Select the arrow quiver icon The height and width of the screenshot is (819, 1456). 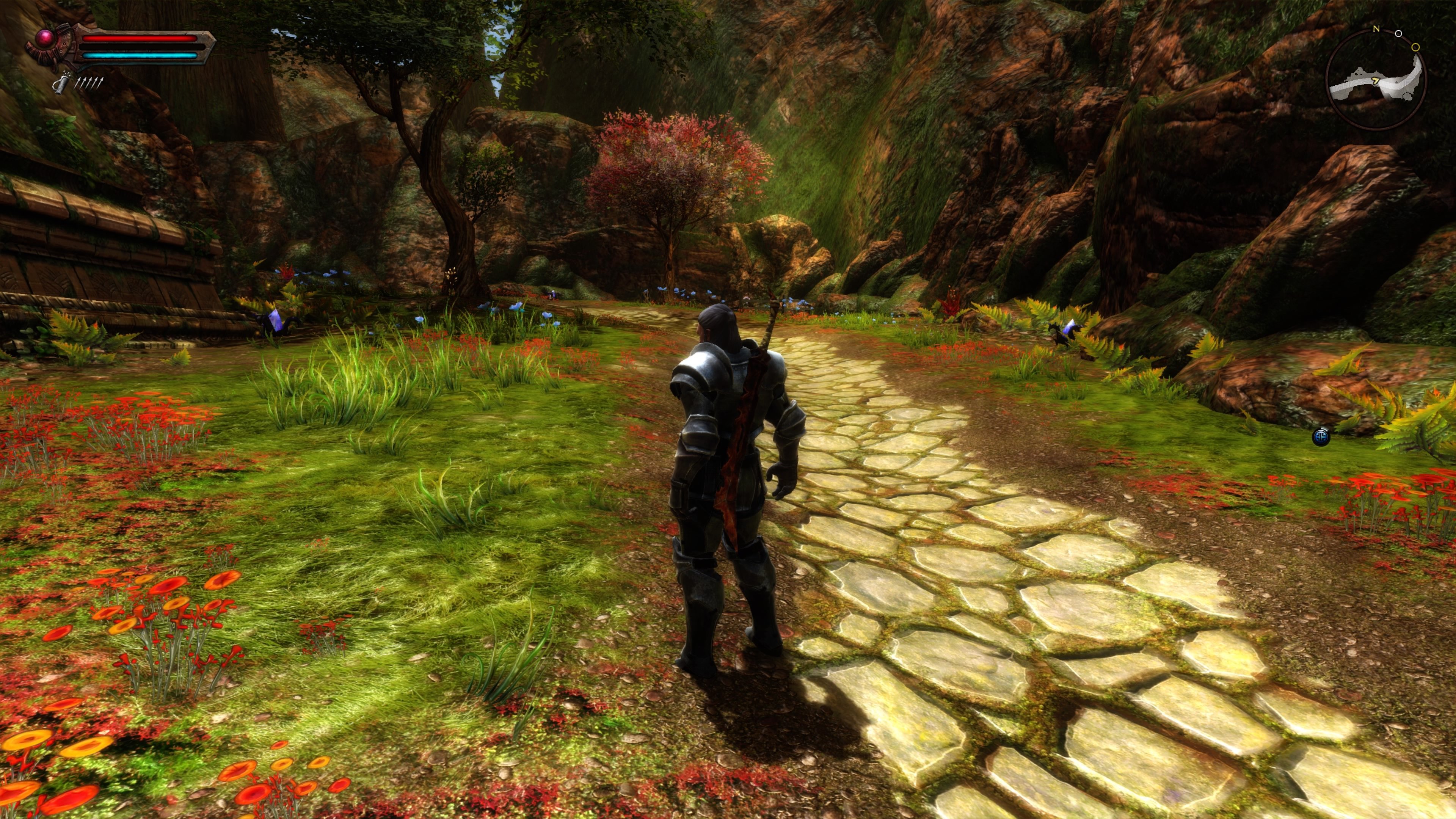(61, 83)
